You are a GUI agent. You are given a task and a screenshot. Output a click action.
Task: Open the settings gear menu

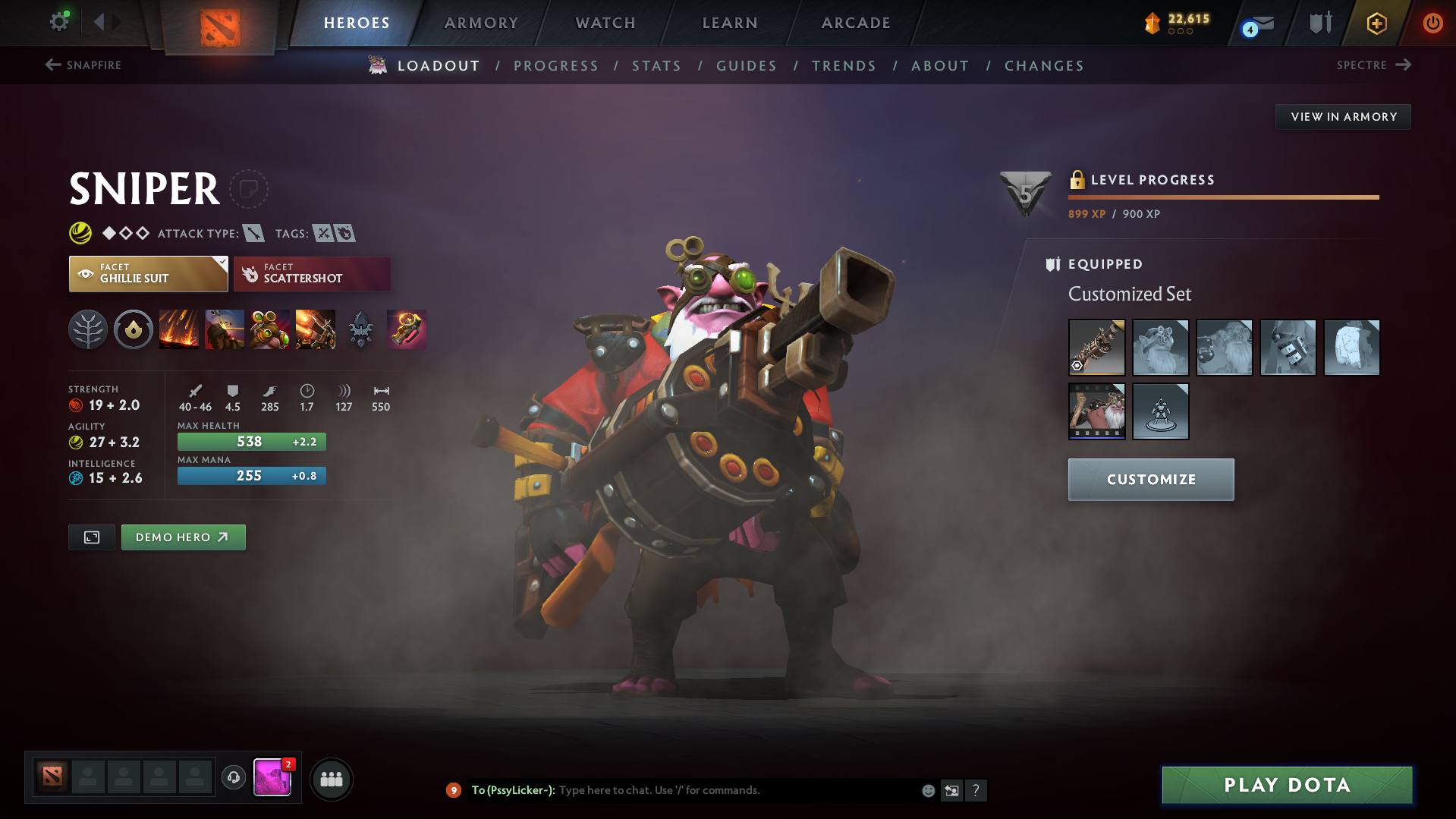point(59,21)
